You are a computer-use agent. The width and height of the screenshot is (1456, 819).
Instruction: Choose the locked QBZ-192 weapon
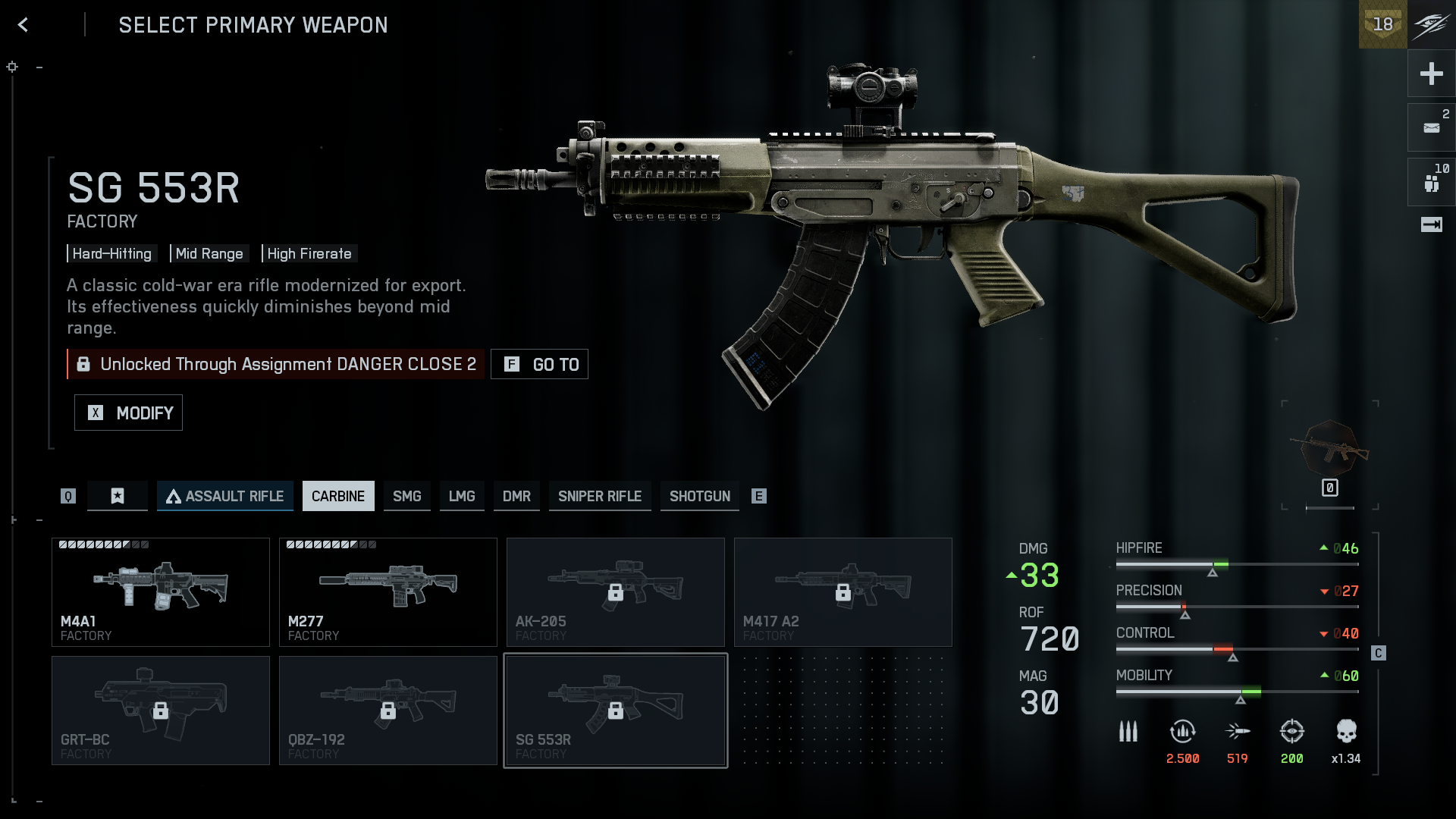coord(388,711)
